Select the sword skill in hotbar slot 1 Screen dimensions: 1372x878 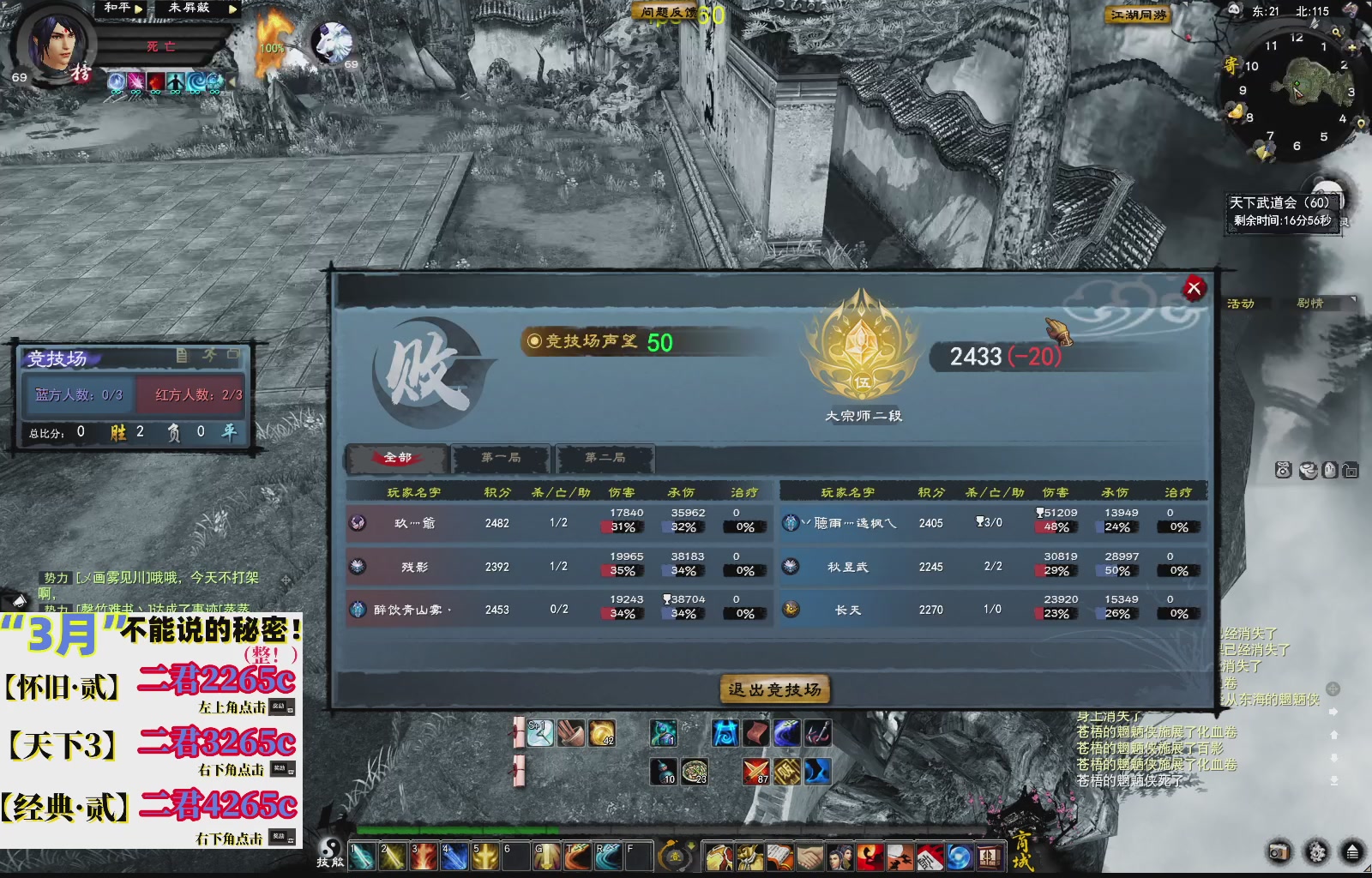click(x=361, y=856)
